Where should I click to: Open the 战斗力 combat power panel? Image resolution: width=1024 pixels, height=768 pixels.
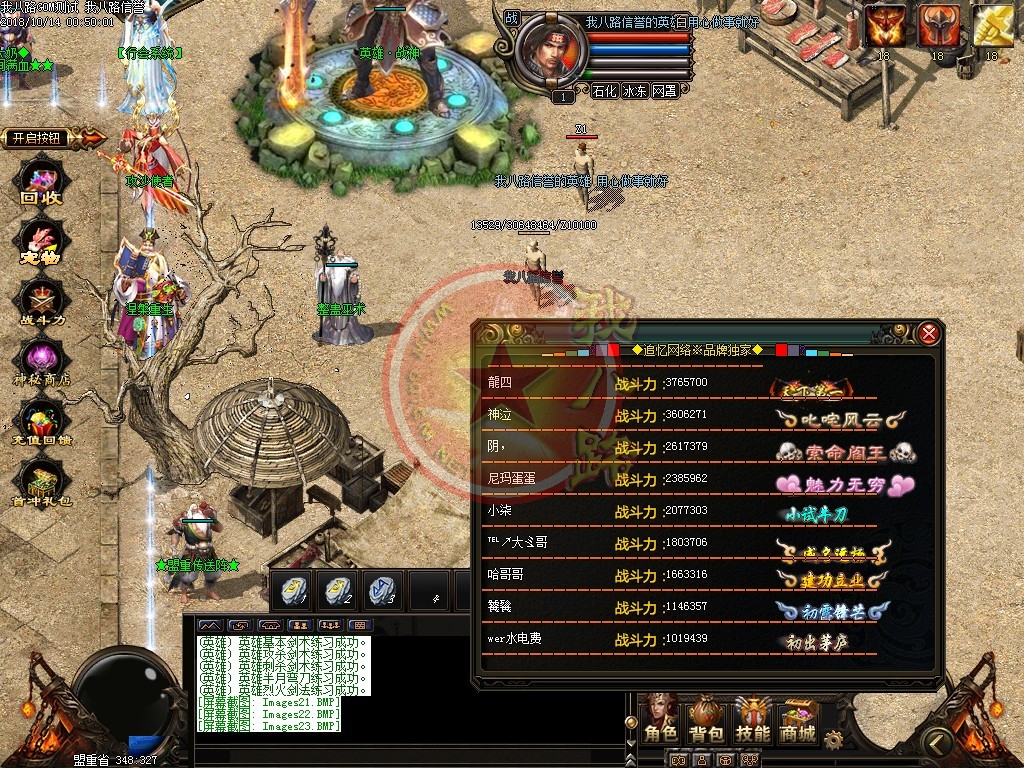(x=42, y=301)
